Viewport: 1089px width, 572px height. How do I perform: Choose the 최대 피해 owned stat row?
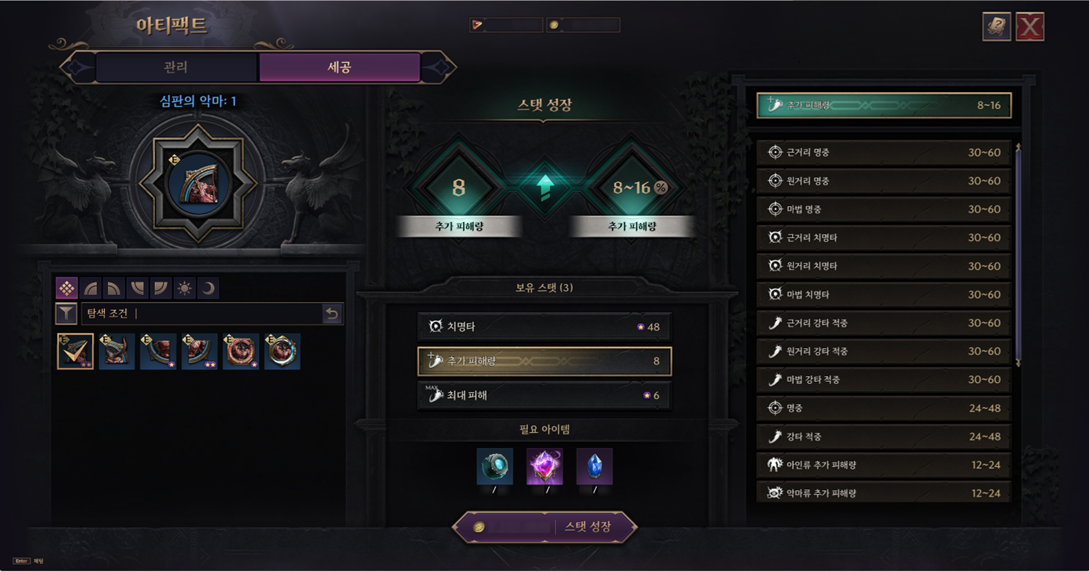point(544,395)
